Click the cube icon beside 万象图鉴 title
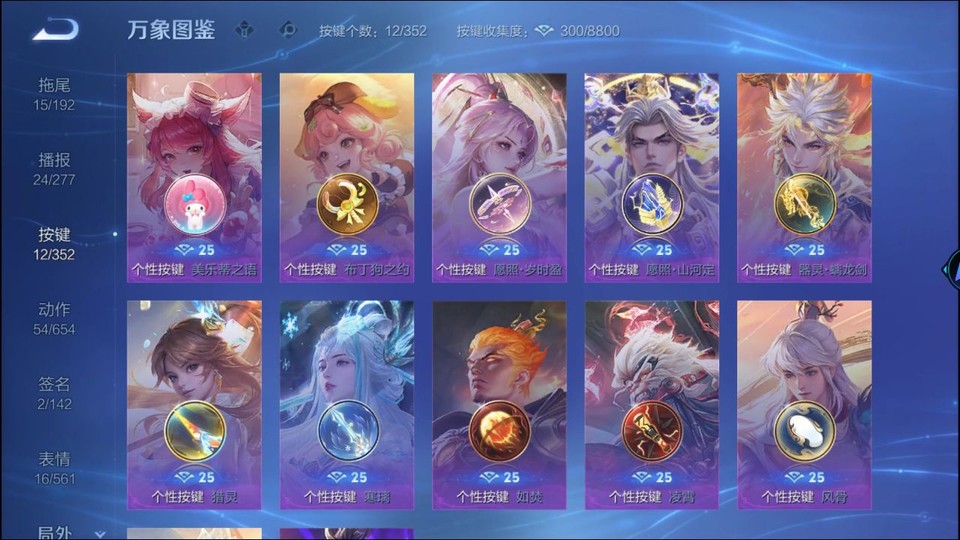The image size is (960, 540). (244, 30)
